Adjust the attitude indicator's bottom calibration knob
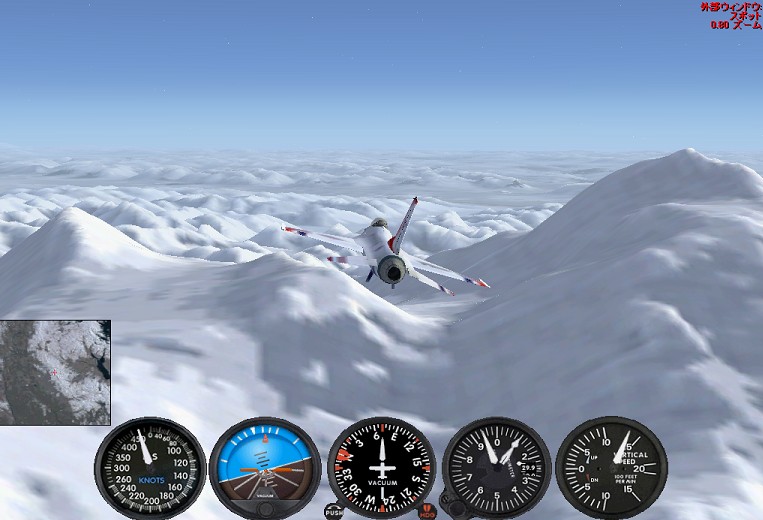The width and height of the screenshot is (763, 520). (x=265, y=508)
